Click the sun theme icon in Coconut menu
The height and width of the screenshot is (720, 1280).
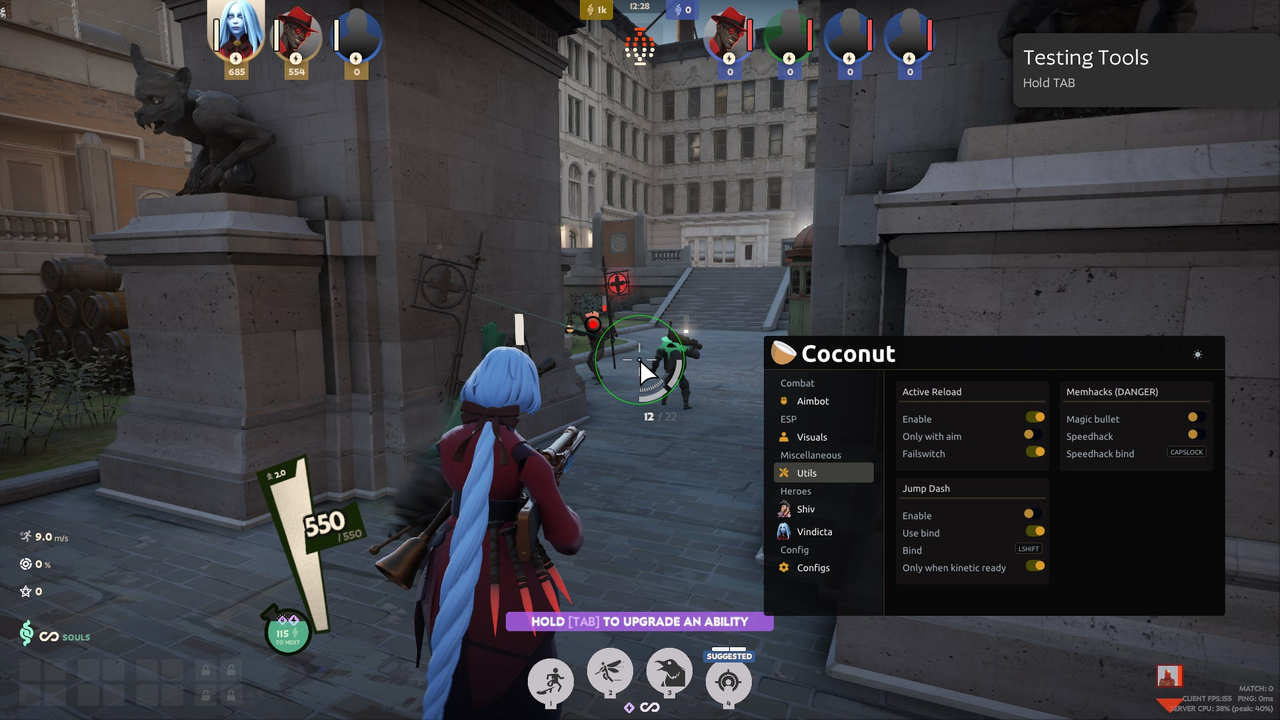point(1197,353)
